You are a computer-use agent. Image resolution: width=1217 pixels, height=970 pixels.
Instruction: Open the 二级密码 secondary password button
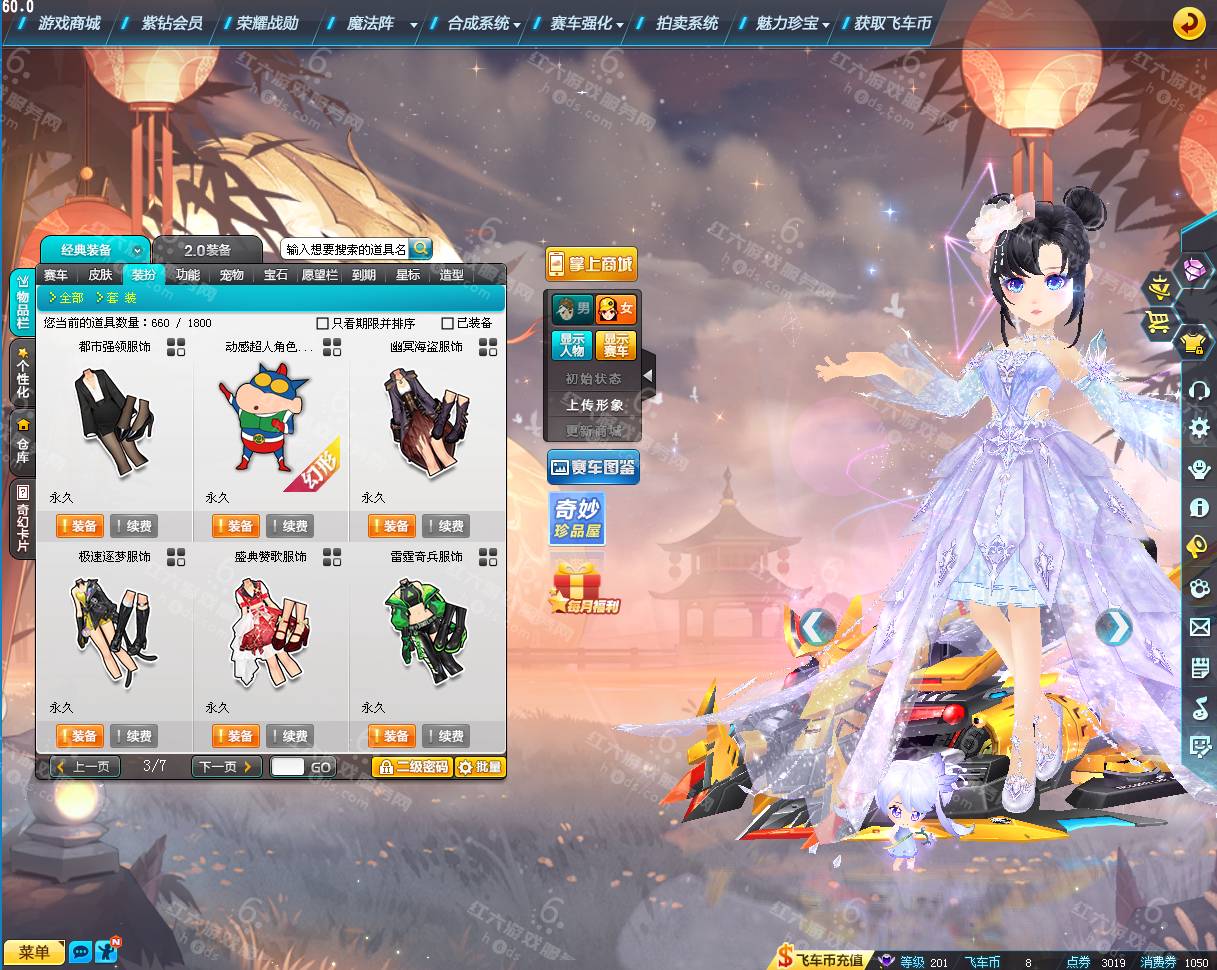point(412,767)
